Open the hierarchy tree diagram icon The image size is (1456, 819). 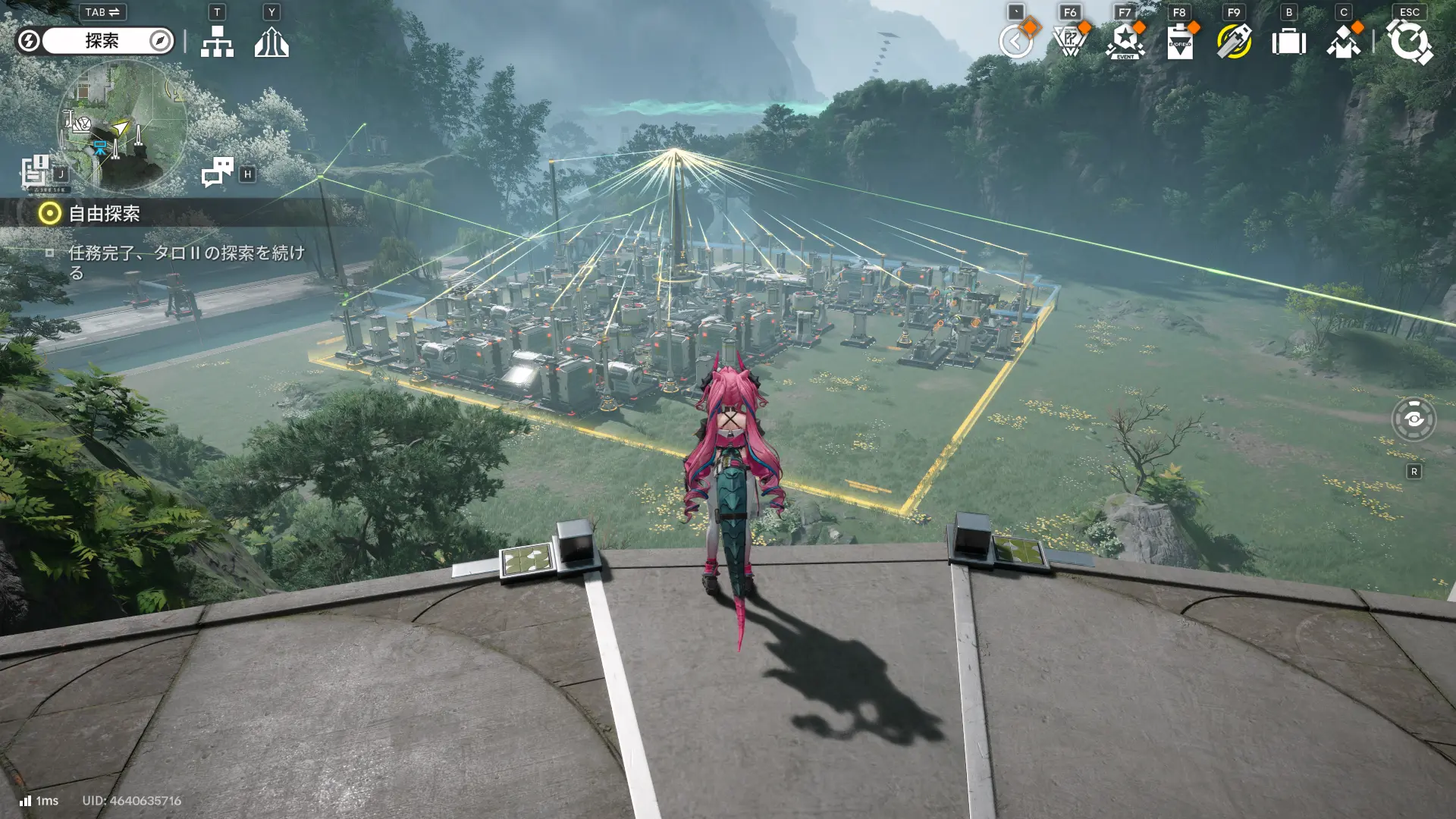click(217, 42)
